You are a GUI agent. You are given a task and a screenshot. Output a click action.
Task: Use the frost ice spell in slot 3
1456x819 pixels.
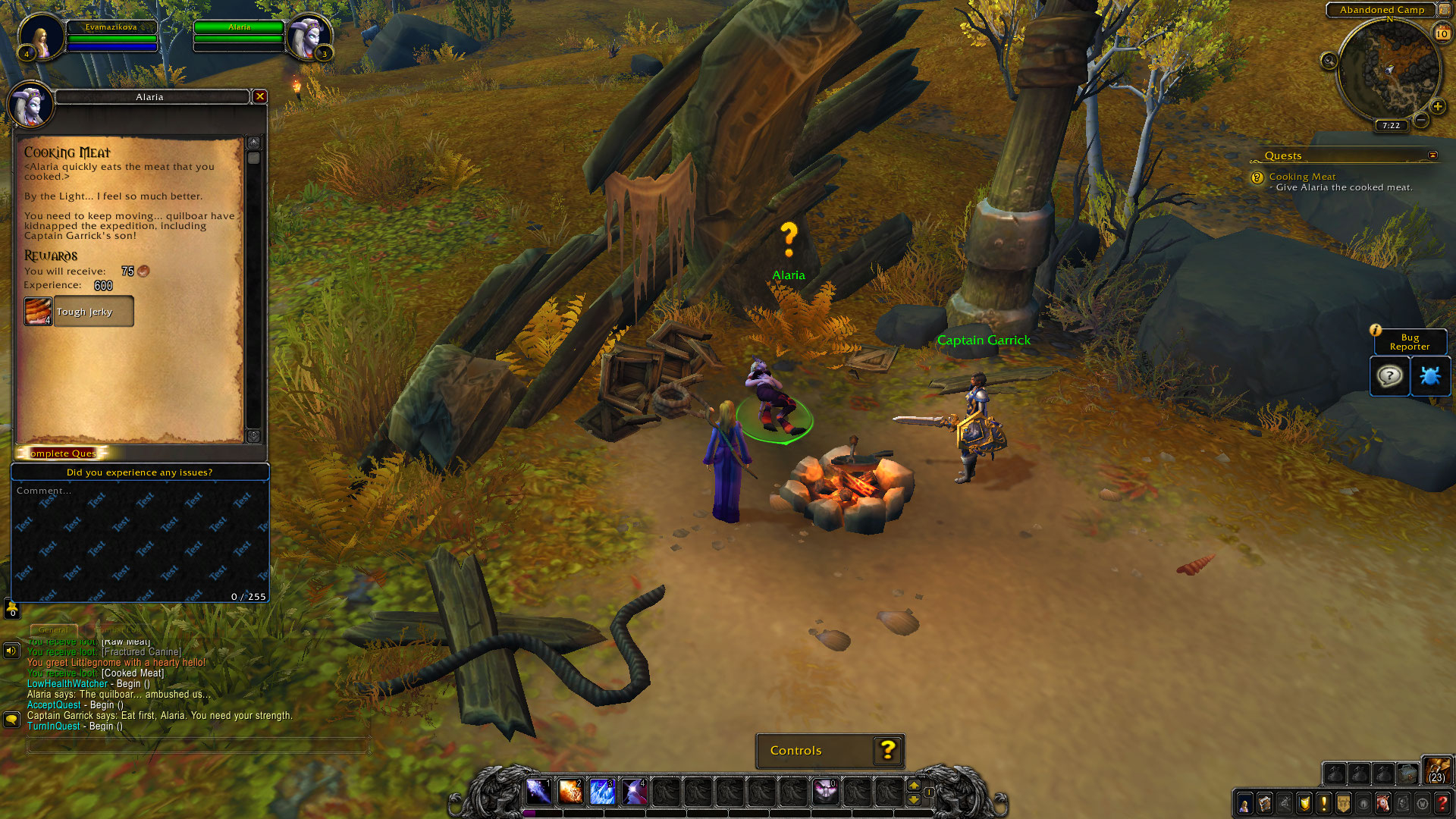point(602,792)
